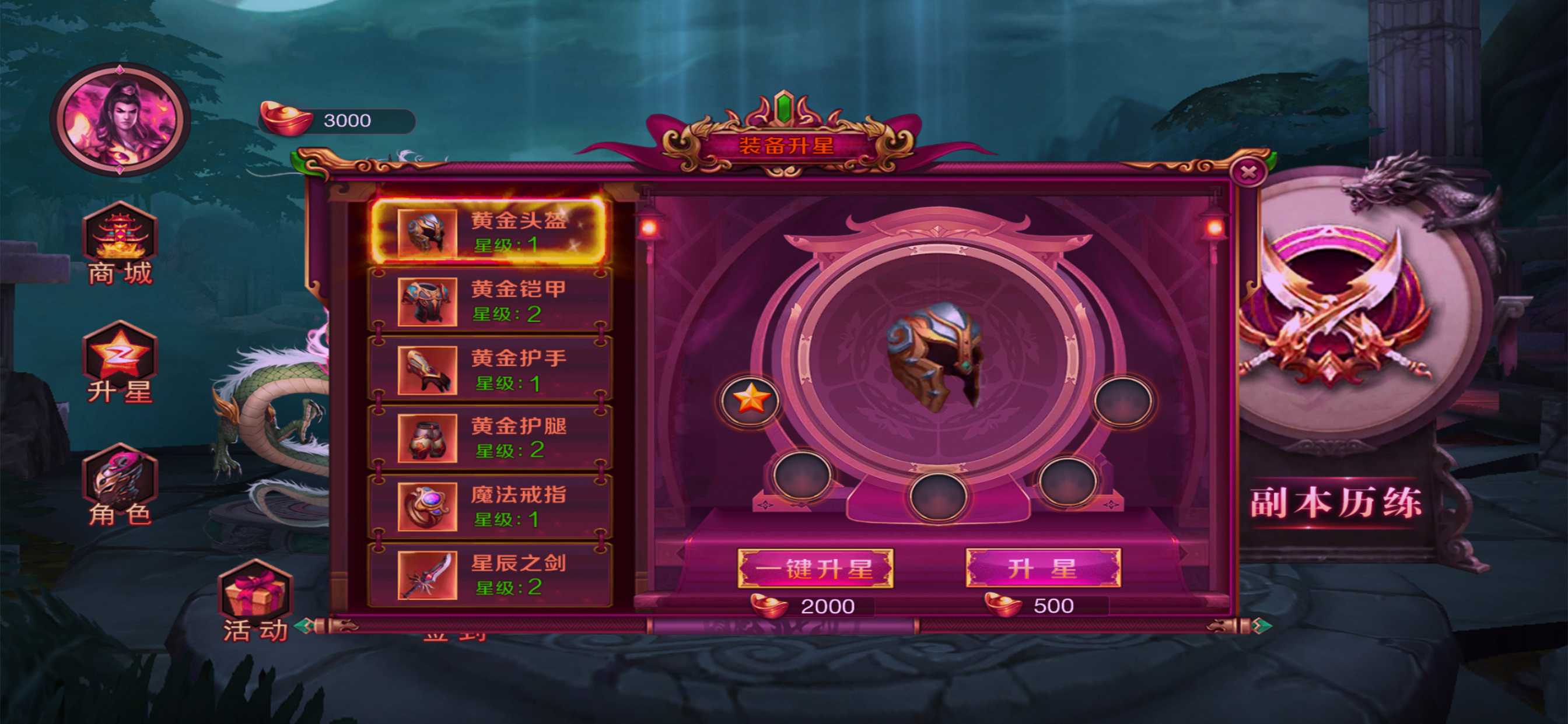The height and width of the screenshot is (724, 1568).
Task: Activate the 升星 upgrade button
Action: (x=1042, y=569)
